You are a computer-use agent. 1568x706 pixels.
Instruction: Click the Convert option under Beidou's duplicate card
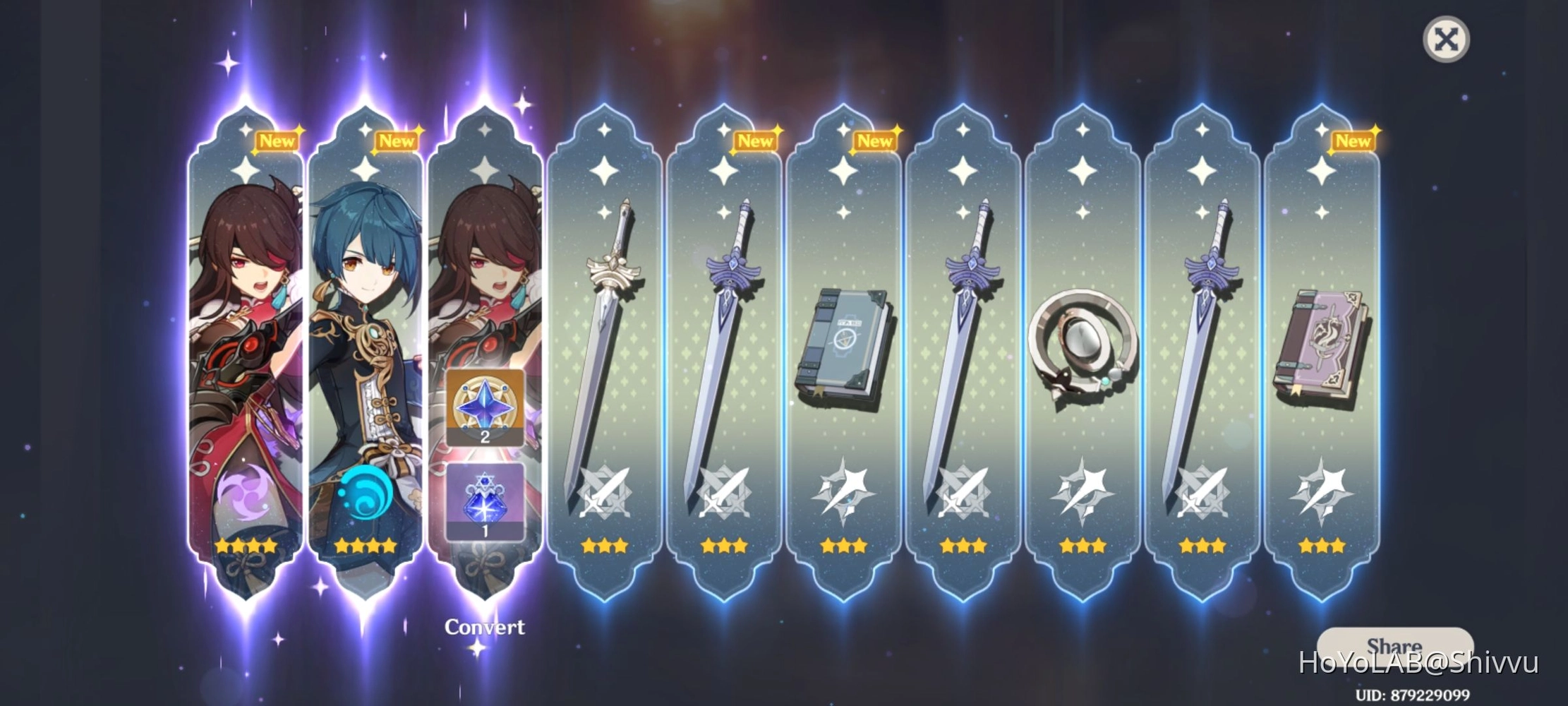coord(484,627)
